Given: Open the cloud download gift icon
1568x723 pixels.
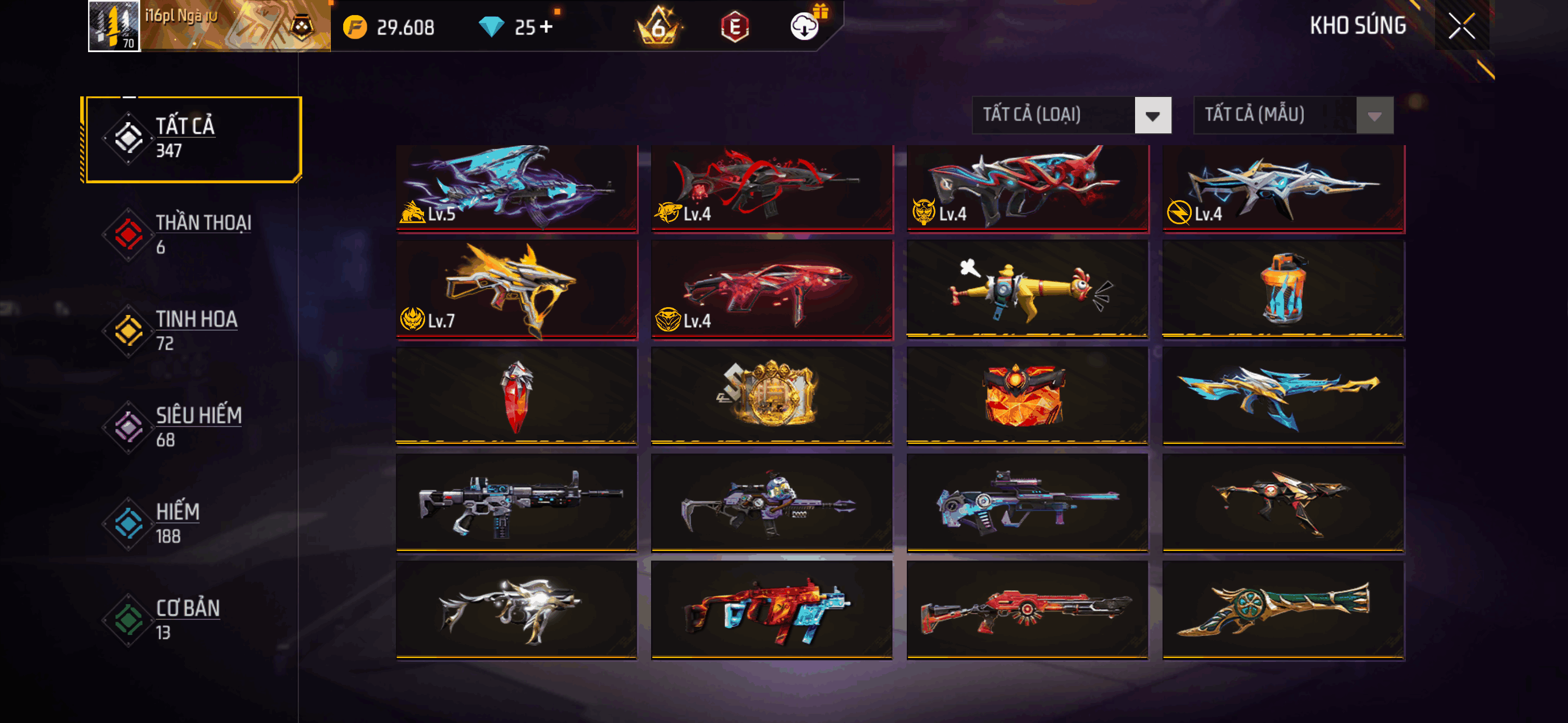Looking at the screenshot, I should point(805,26).
